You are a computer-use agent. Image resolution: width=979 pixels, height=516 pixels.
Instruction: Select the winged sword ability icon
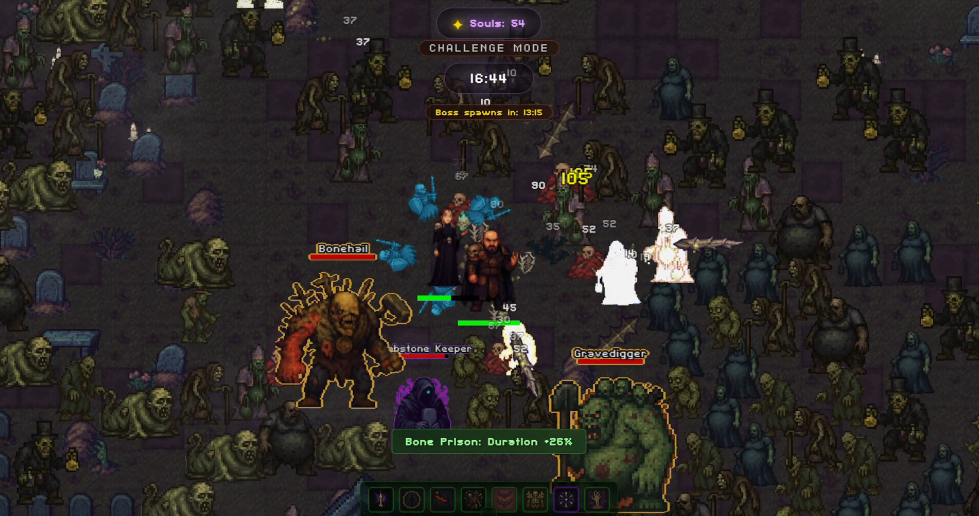click(381, 499)
